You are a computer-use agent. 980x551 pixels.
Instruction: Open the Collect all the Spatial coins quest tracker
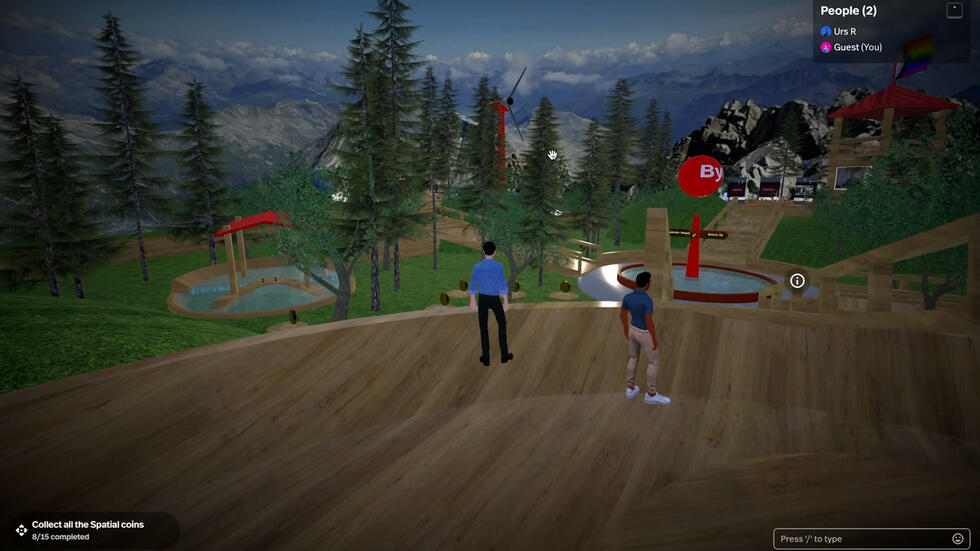pyautogui.click(x=88, y=530)
